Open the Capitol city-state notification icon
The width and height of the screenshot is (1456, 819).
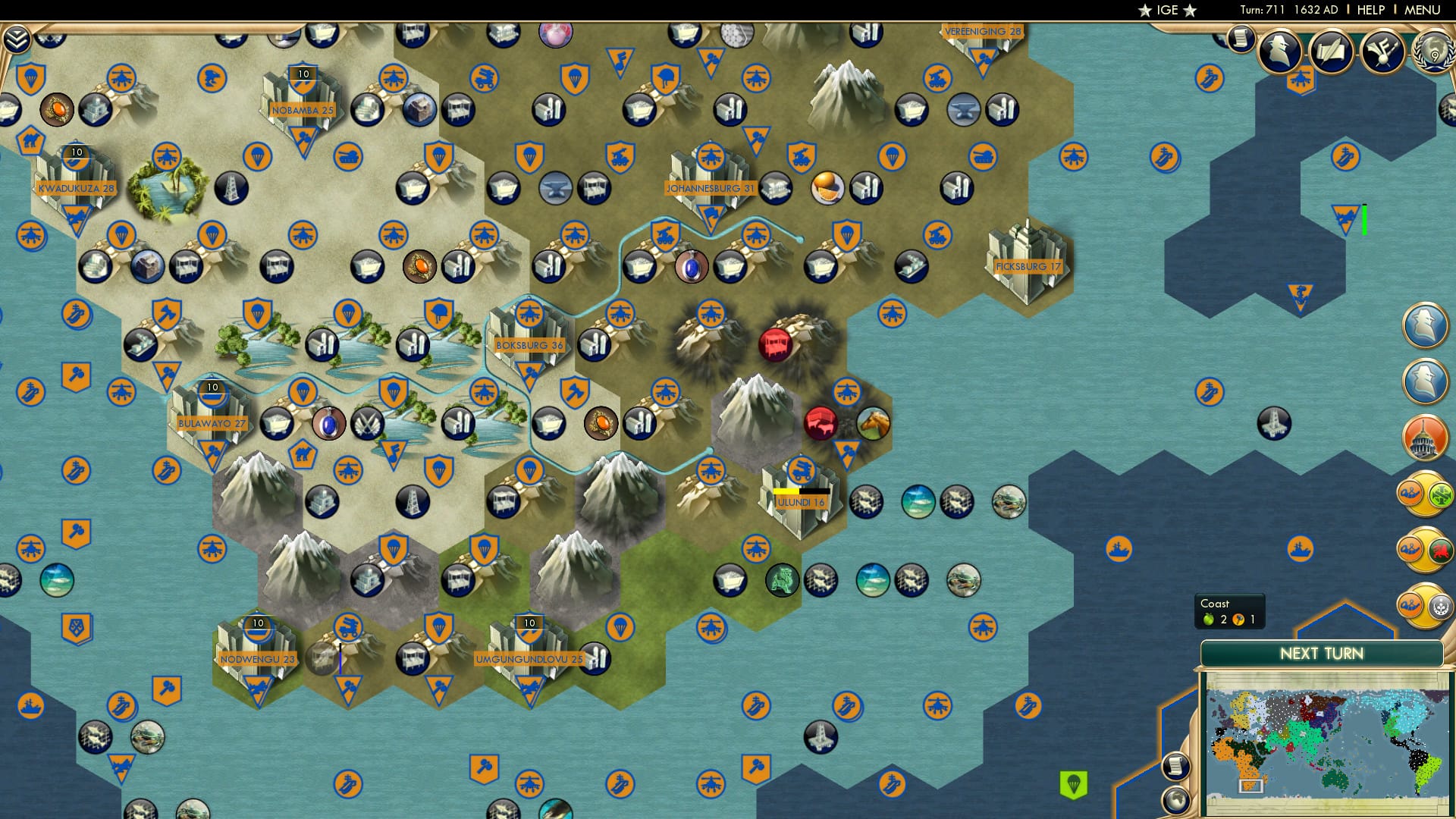(1424, 436)
